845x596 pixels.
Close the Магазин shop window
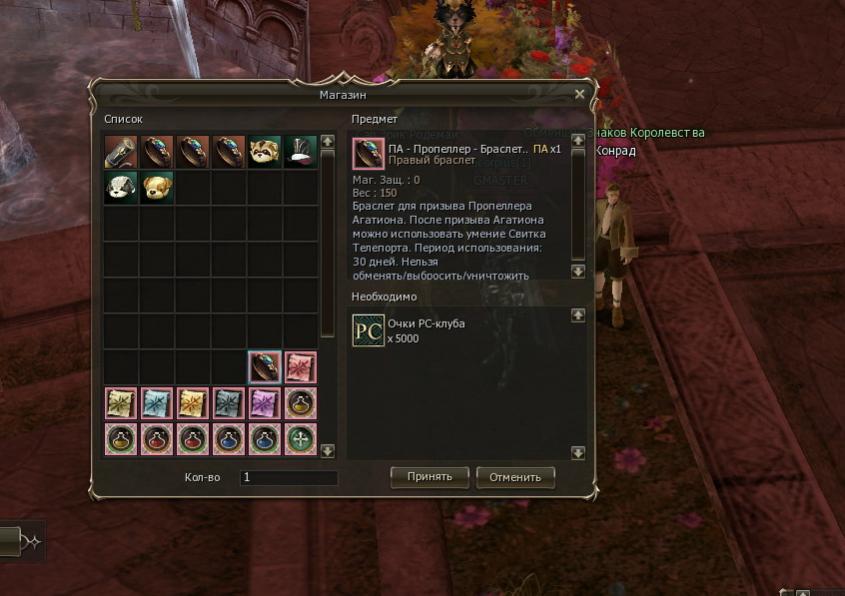coord(579,94)
